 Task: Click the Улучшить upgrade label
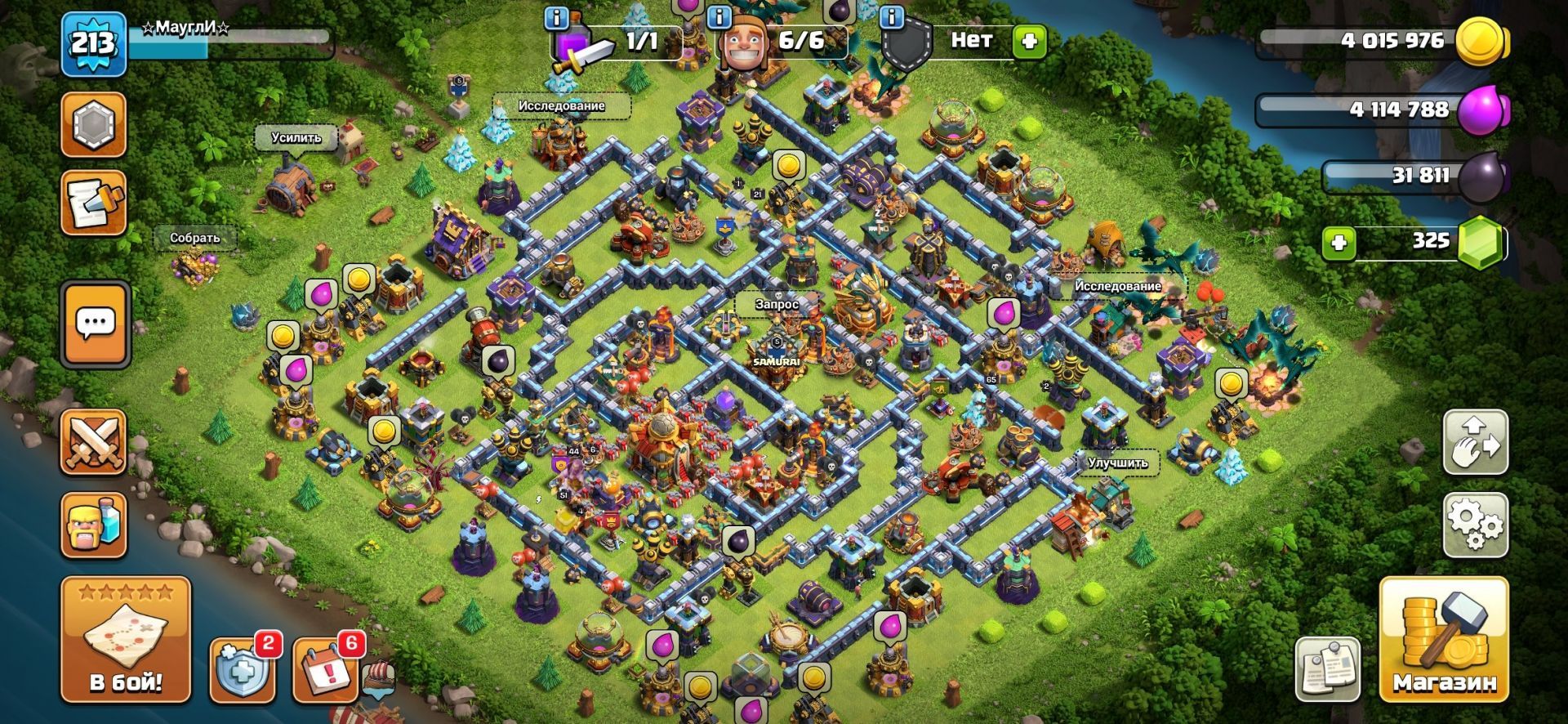click(x=1117, y=463)
